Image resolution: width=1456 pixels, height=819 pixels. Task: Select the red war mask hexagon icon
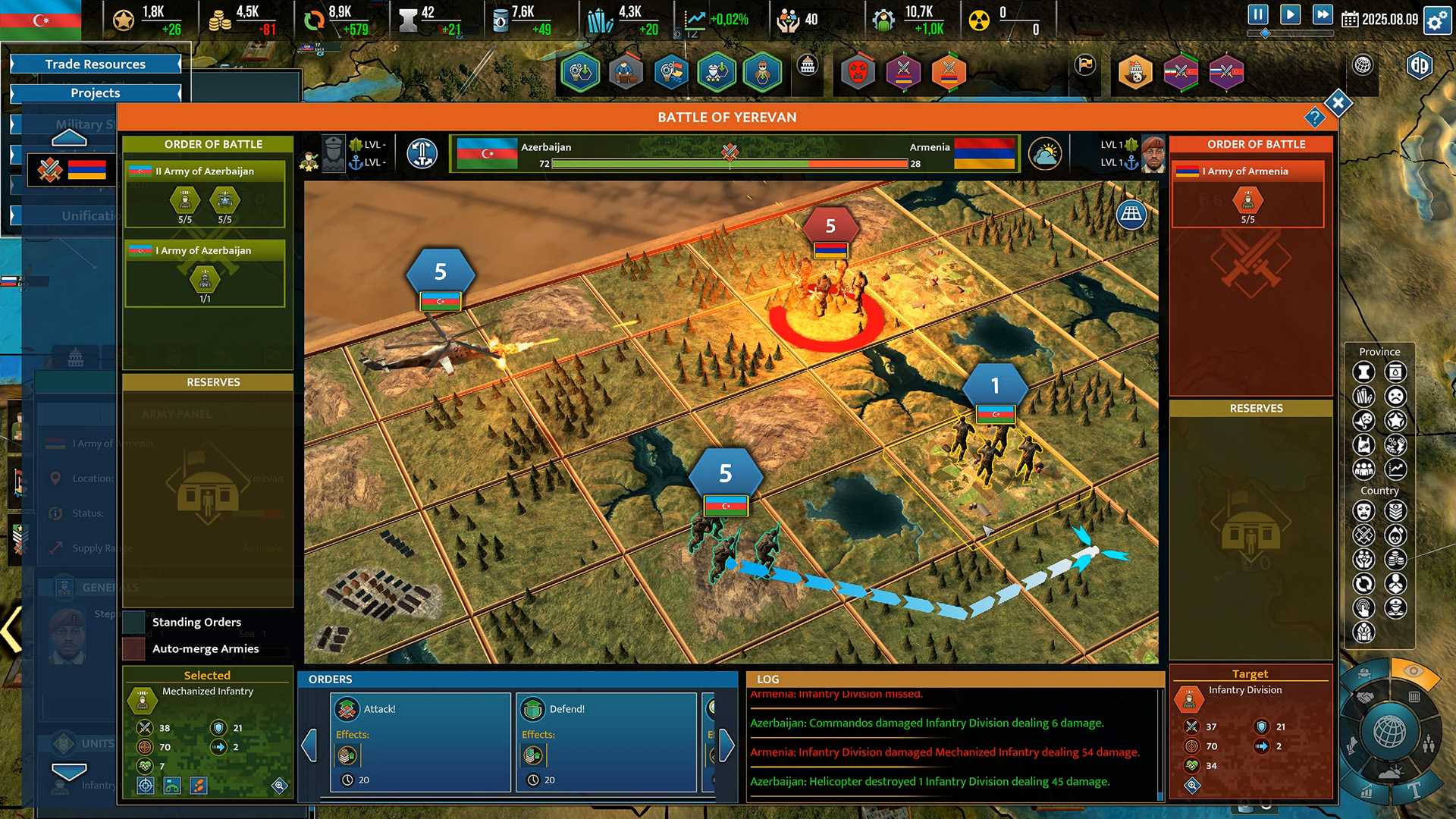858,72
